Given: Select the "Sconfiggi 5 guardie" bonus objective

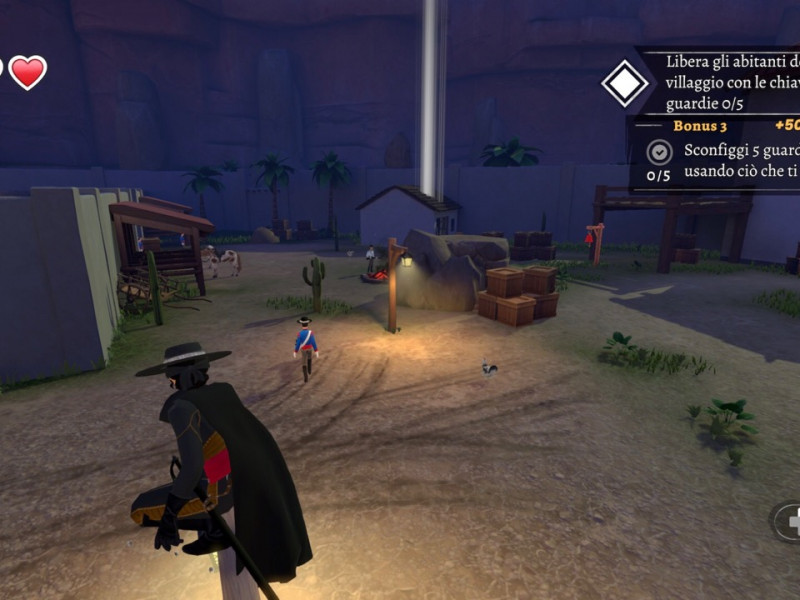Looking at the screenshot, I should 740,161.
